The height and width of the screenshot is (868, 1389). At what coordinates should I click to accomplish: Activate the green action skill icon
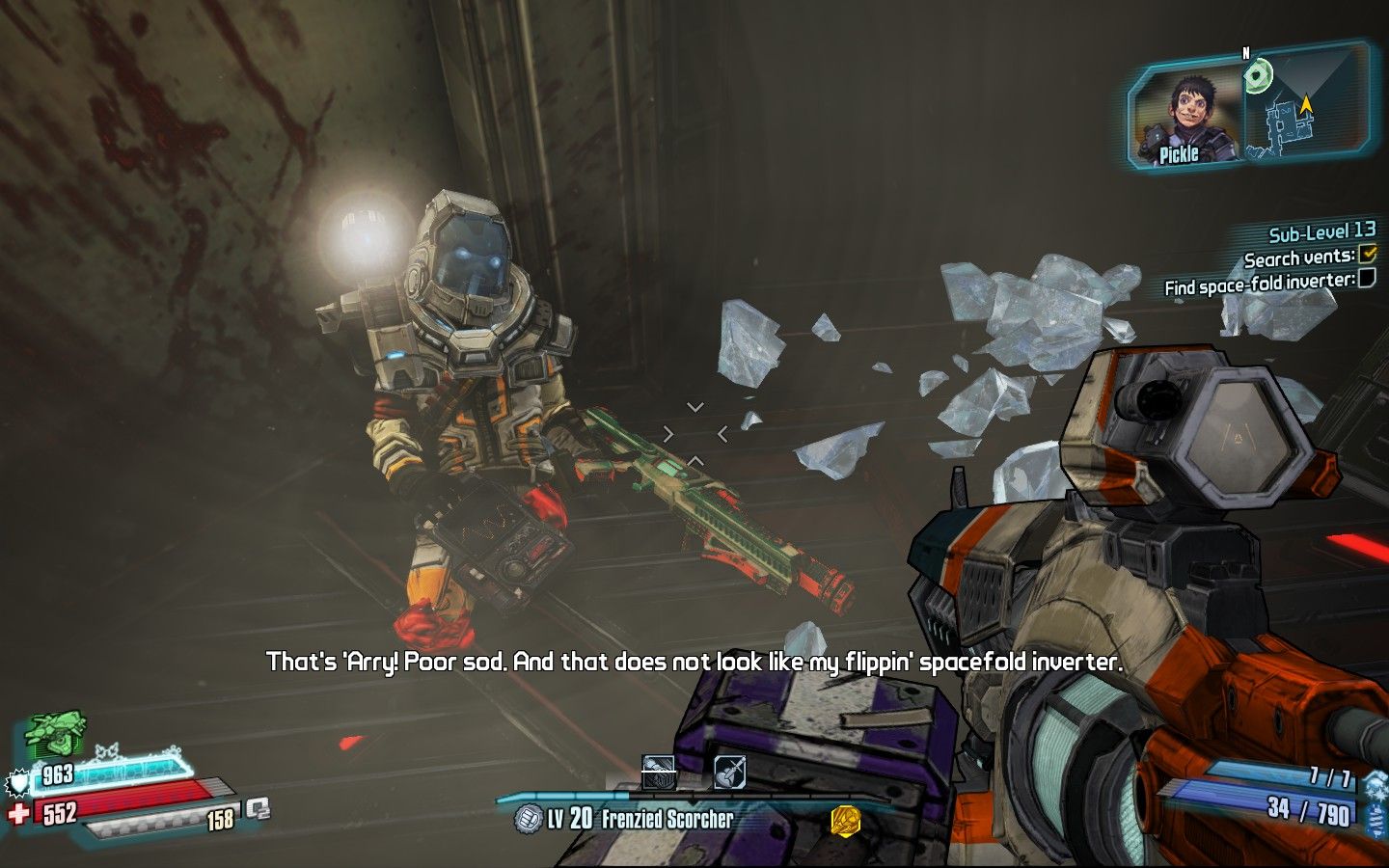coord(55,735)
